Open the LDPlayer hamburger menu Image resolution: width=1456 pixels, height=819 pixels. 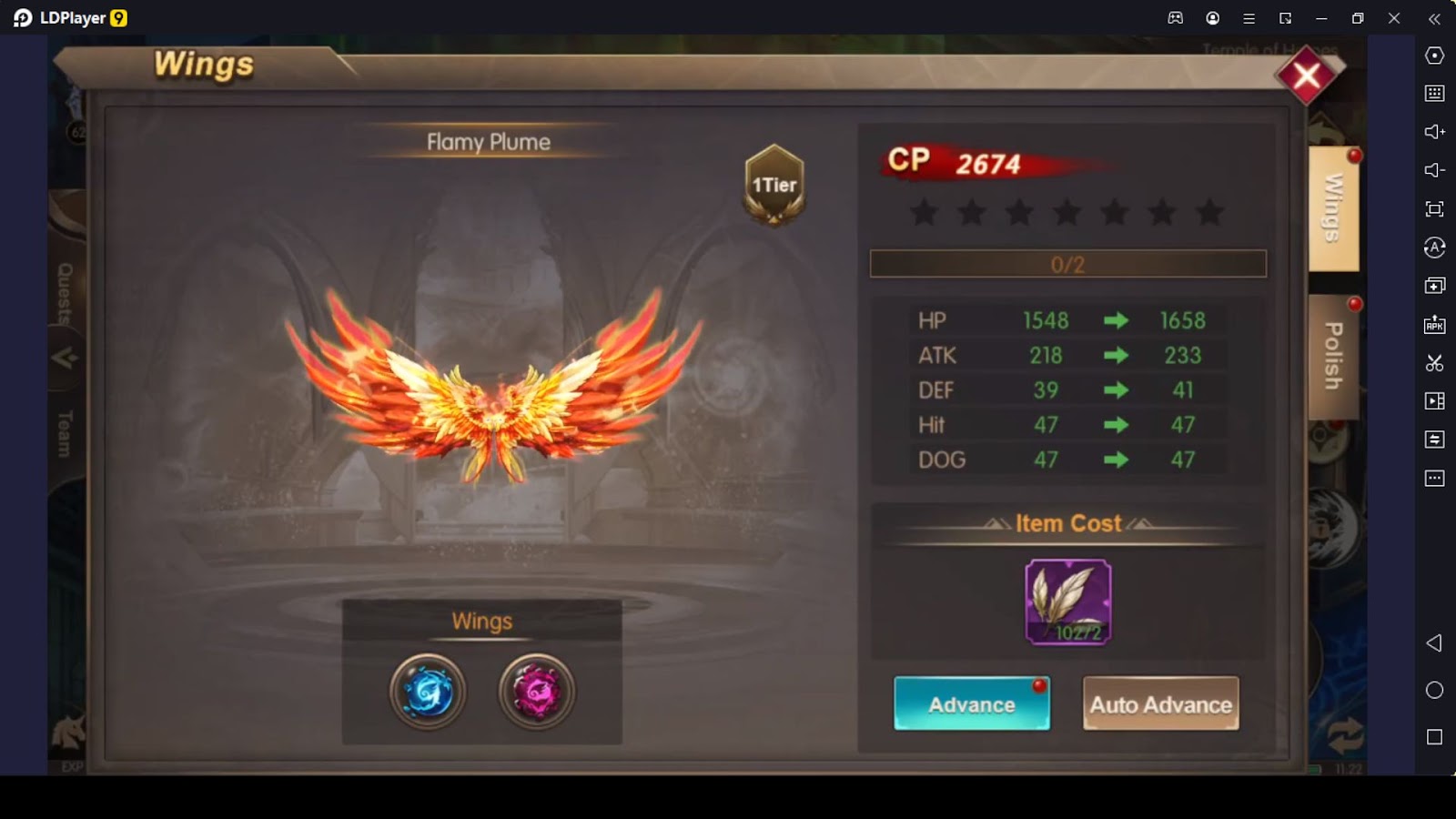pos(1249,18)
